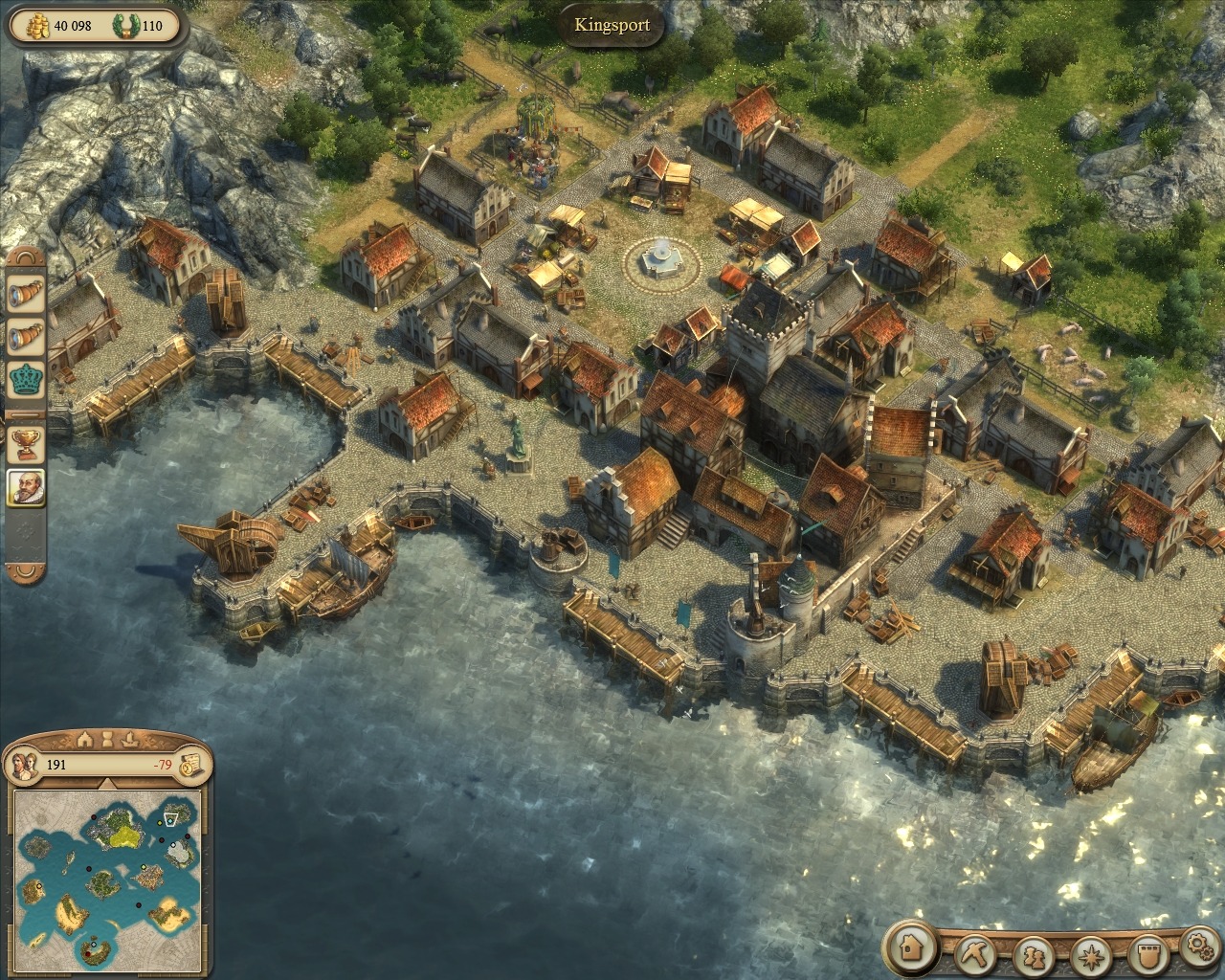Switch minimap to the ship tab
Screen dimensions: 1225x980
click(x=132, y=739)
